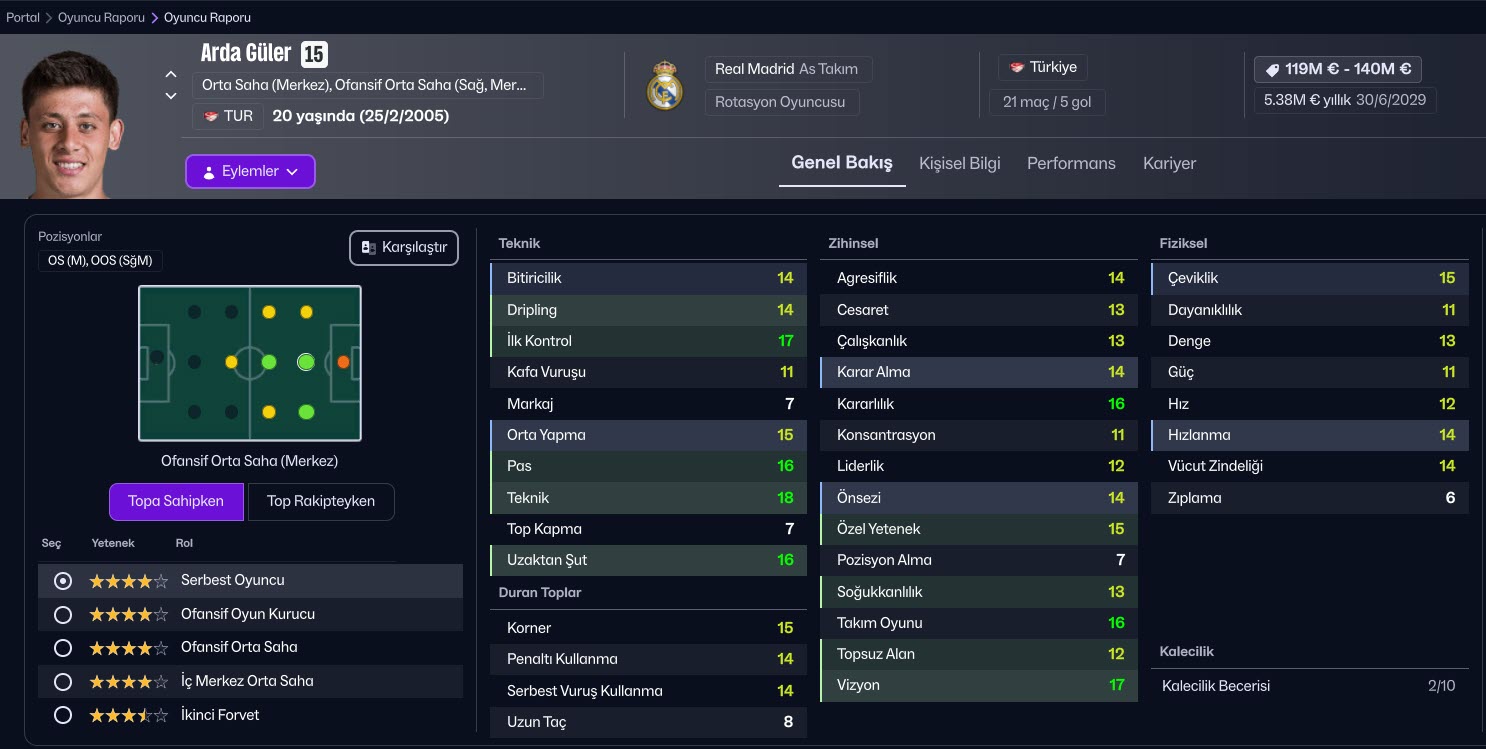Activate the Topa Sahipken button
The image size is (1486, 749).
coord(176,501)
